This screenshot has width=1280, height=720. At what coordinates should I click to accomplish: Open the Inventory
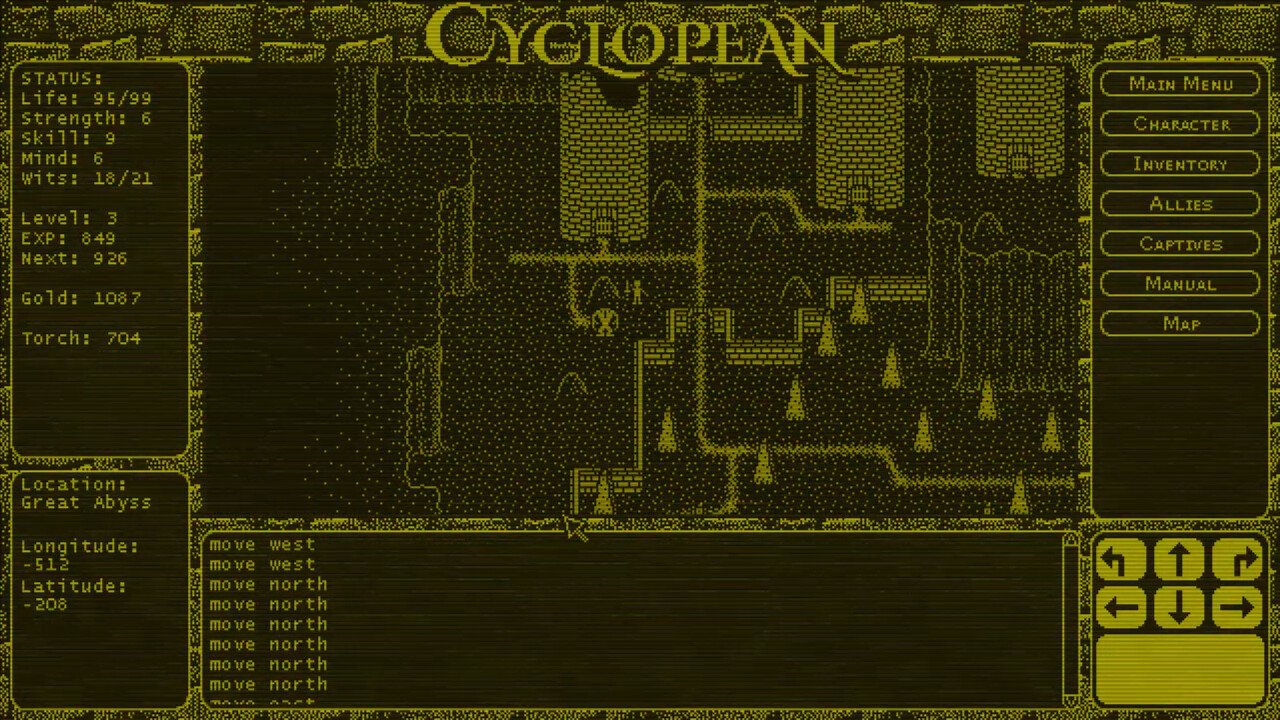1180,164
